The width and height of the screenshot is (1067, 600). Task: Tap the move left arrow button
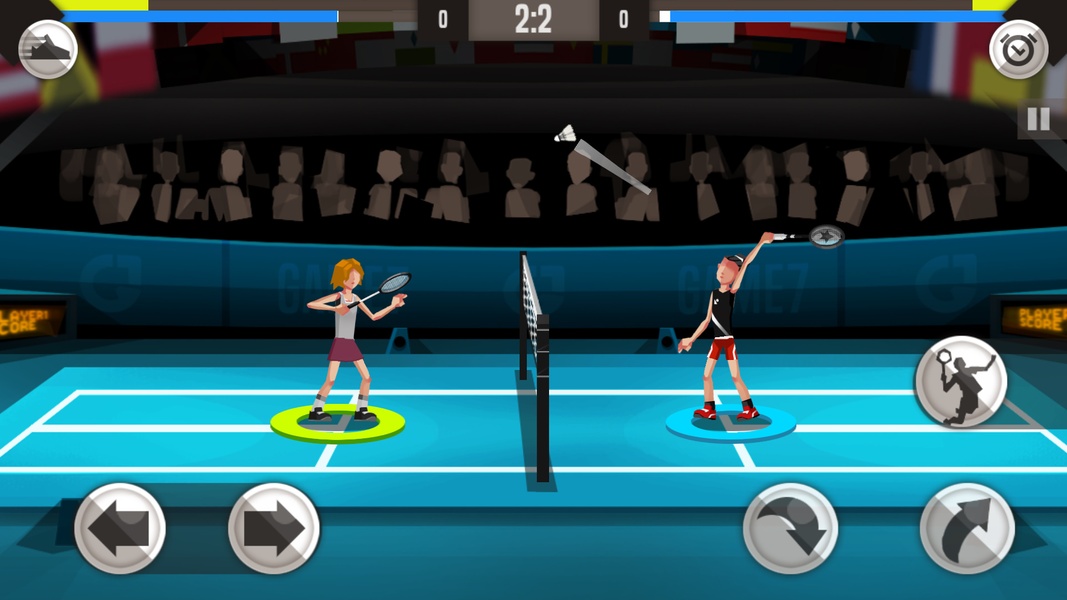(120, 528)
